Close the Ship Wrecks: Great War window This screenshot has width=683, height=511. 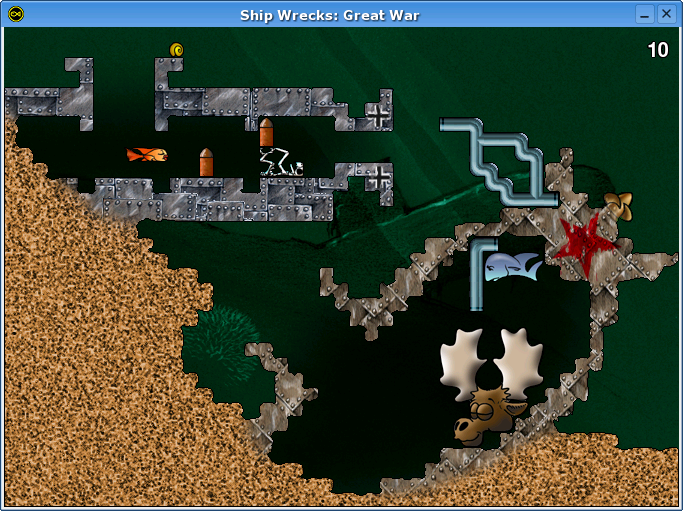[666, 14]
